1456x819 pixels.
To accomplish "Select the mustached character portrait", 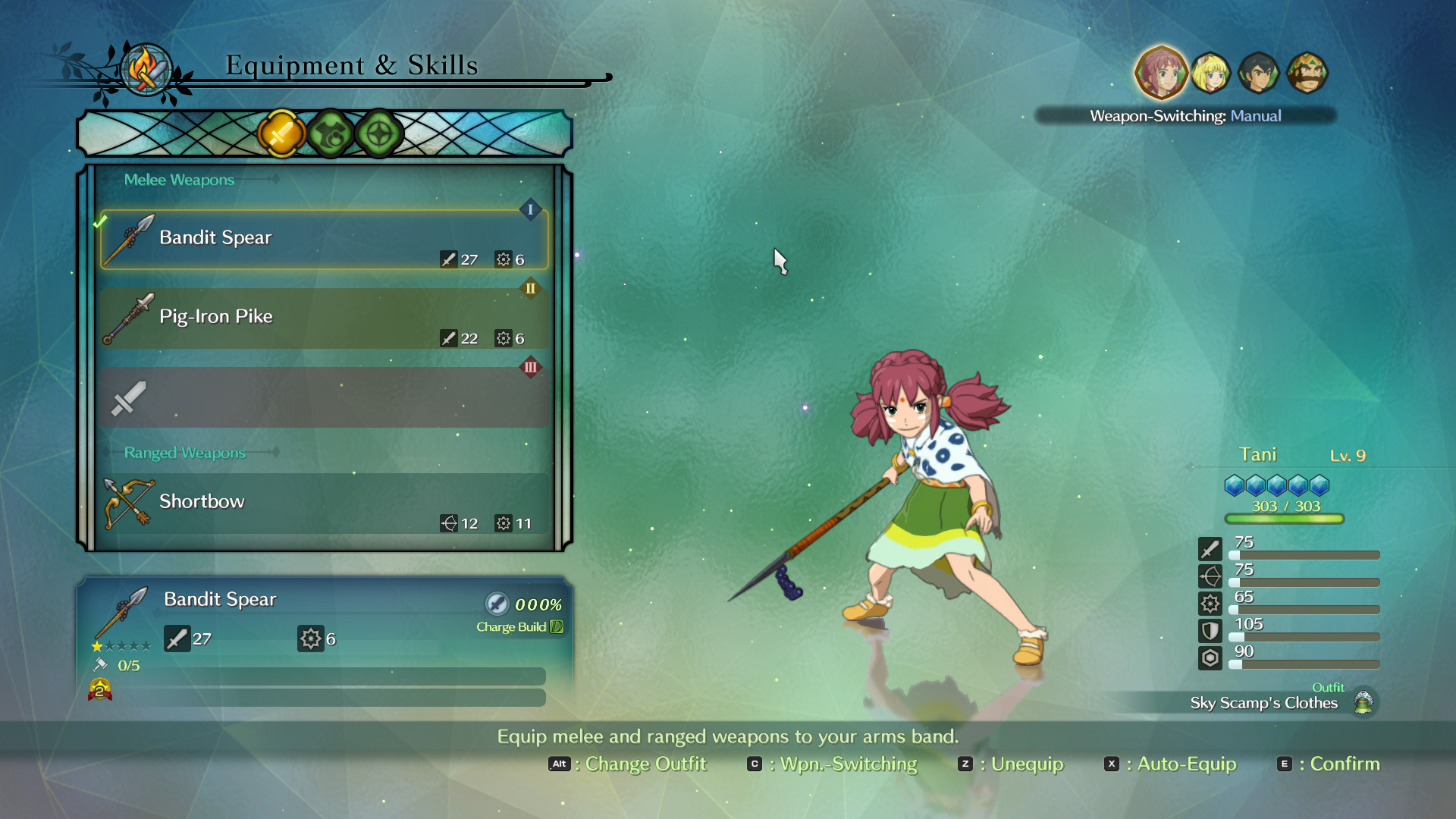I will point(1307,73).
